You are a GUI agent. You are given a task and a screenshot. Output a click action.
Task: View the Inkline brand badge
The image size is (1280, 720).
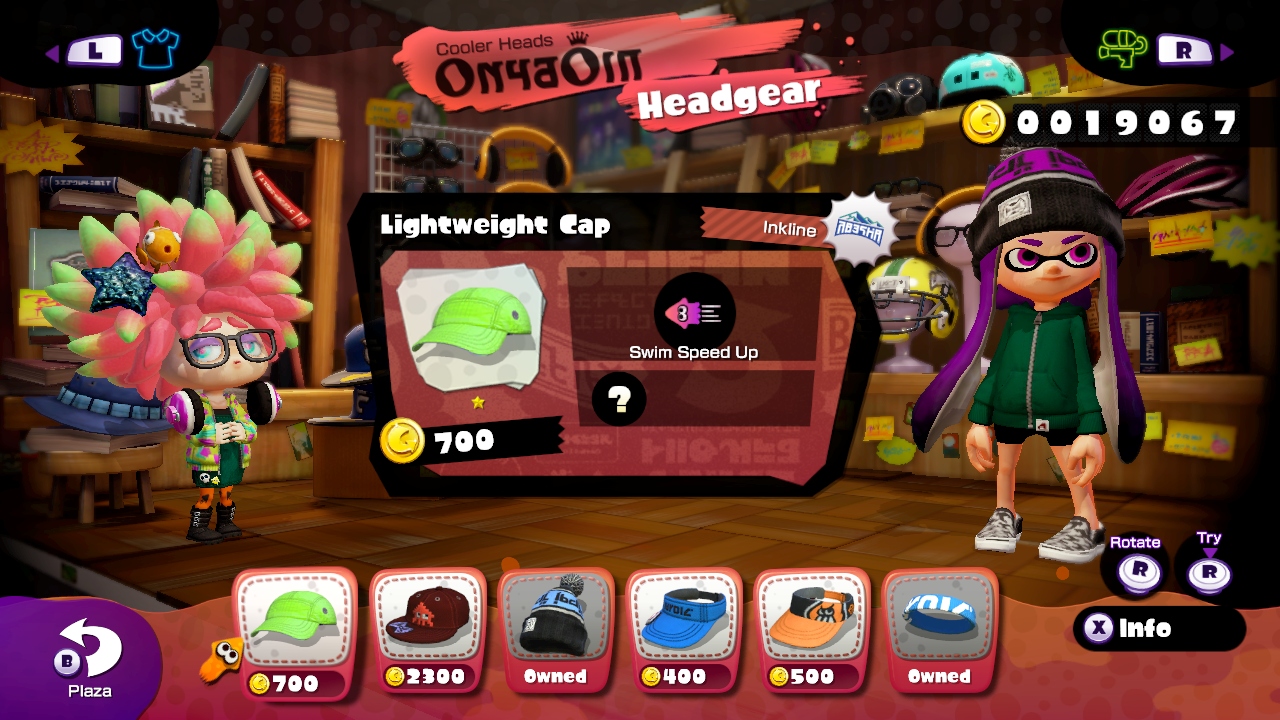click(x=859, y=228)
